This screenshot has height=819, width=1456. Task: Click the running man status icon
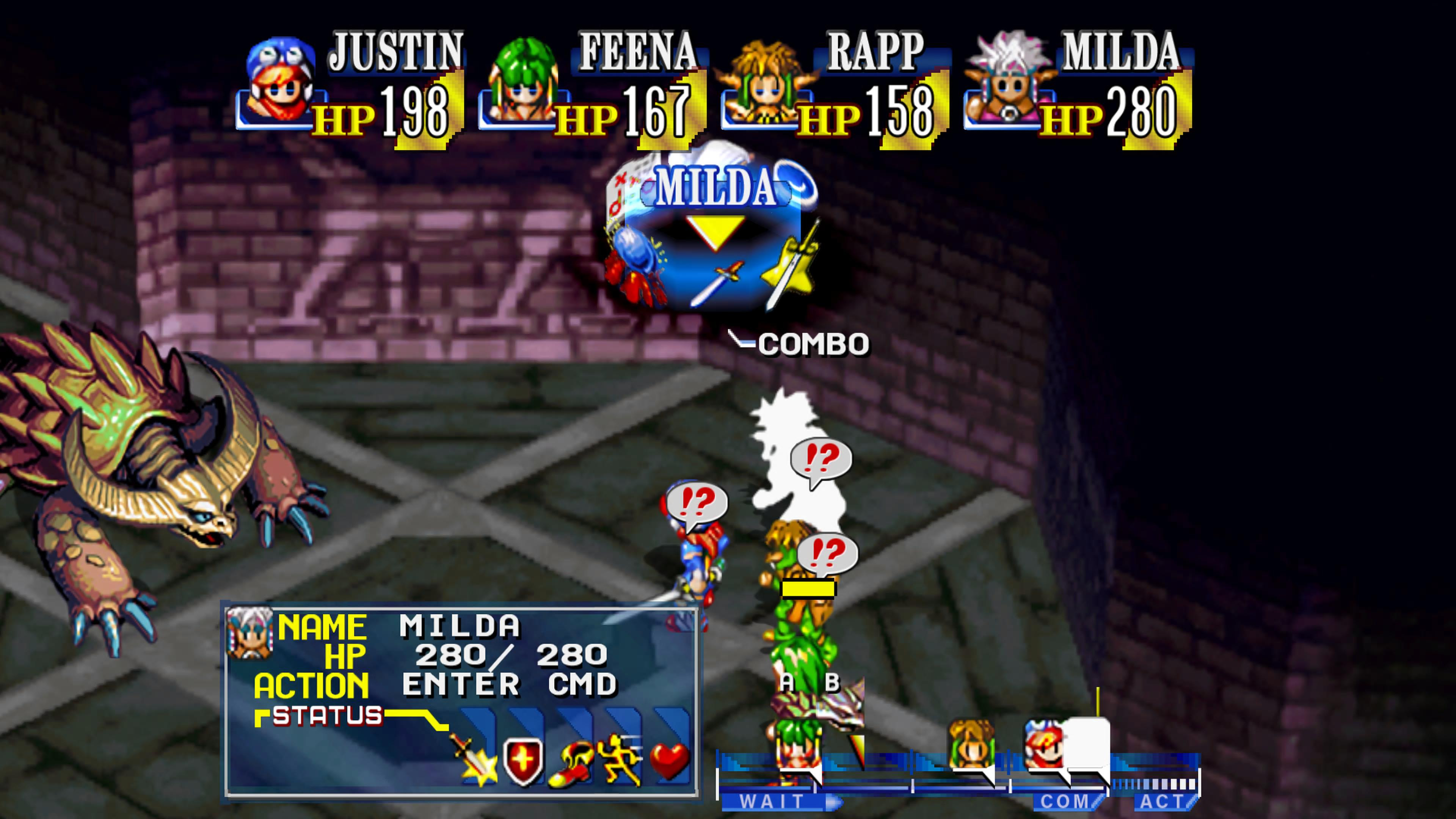(621, 760)
